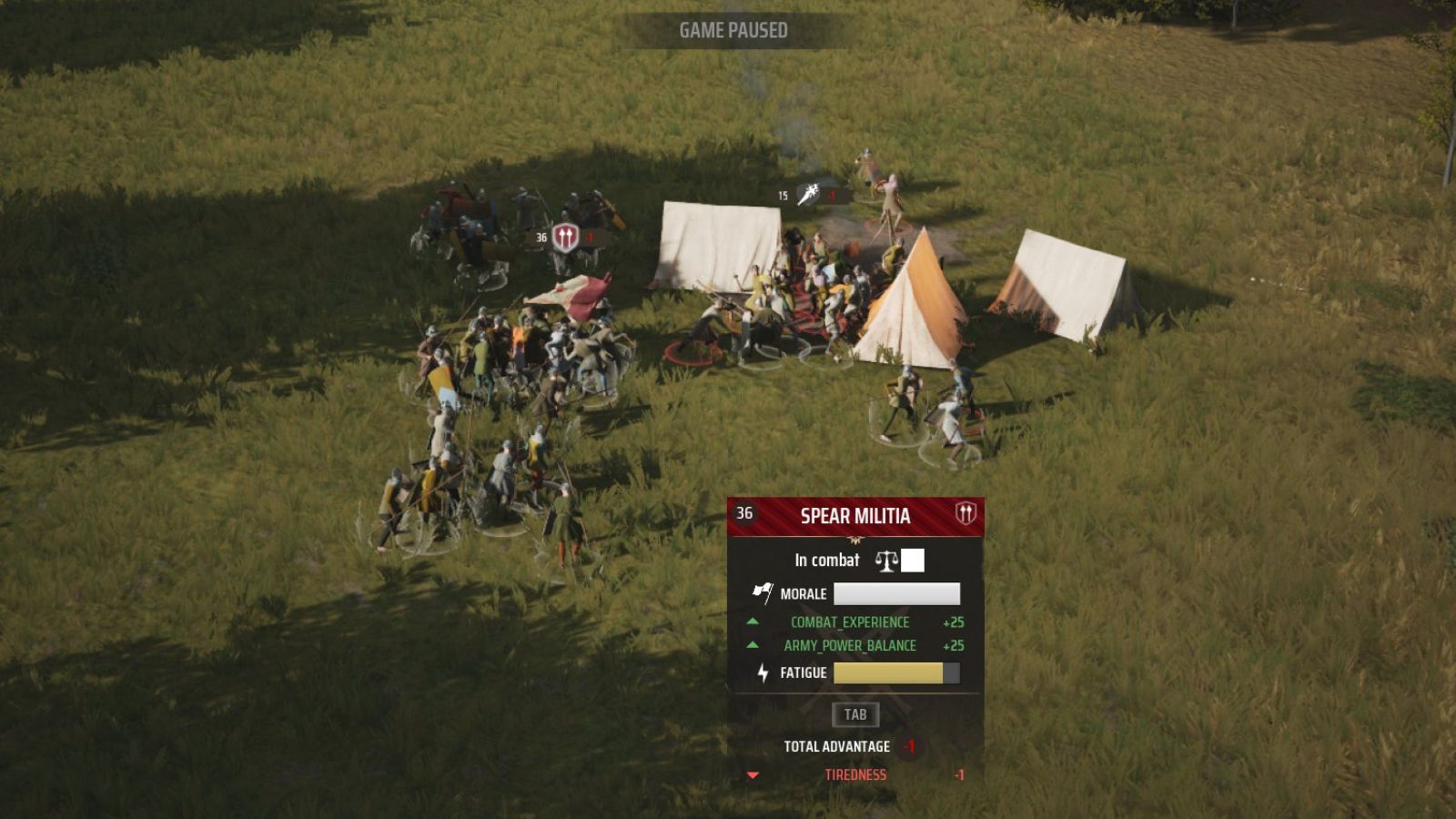Click the unit count label showing 15
This screenshot has height=819, width=1456.
(x=783, y=195)
